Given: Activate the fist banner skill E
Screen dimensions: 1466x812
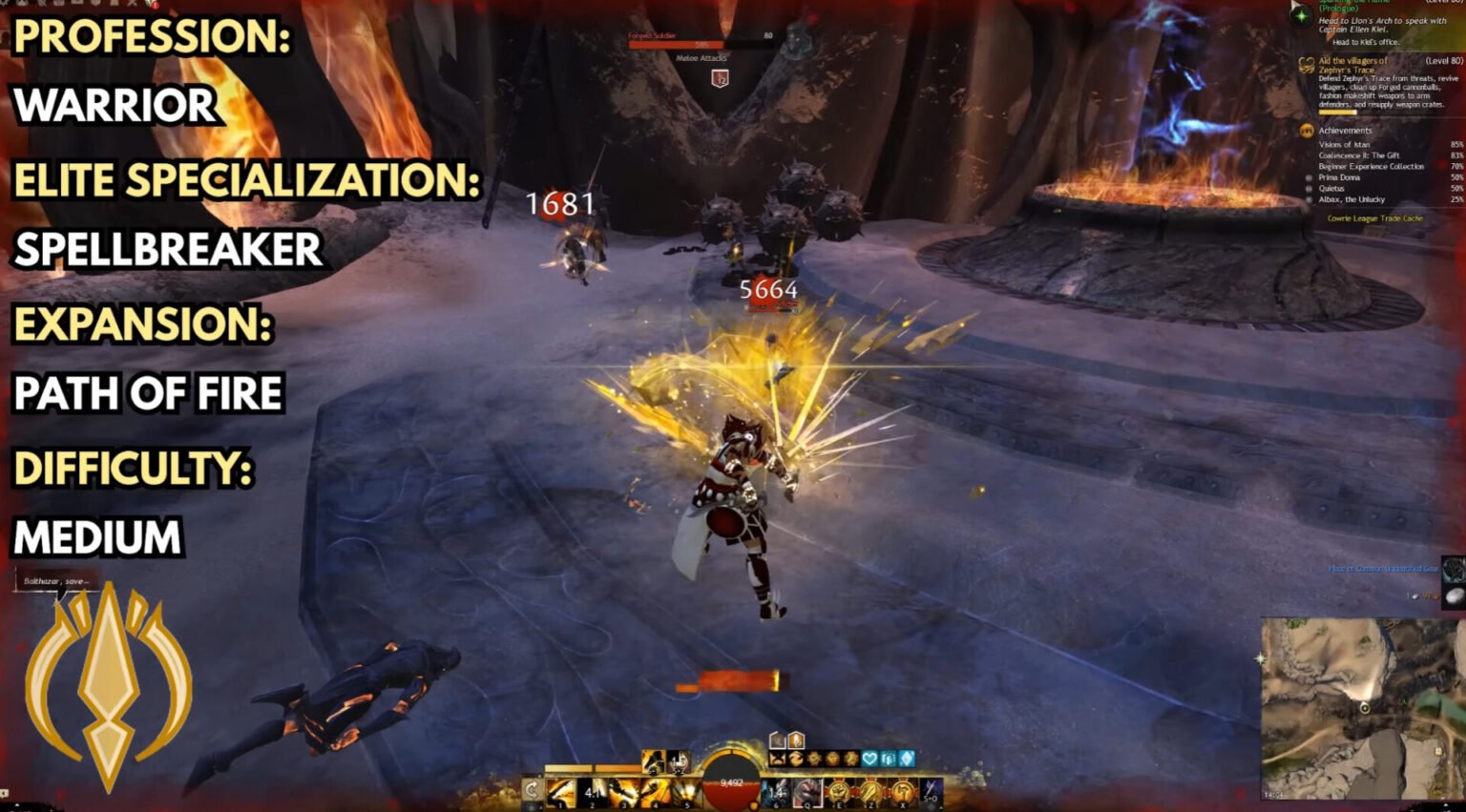Looking at the screenshot, I should (839, 792).
